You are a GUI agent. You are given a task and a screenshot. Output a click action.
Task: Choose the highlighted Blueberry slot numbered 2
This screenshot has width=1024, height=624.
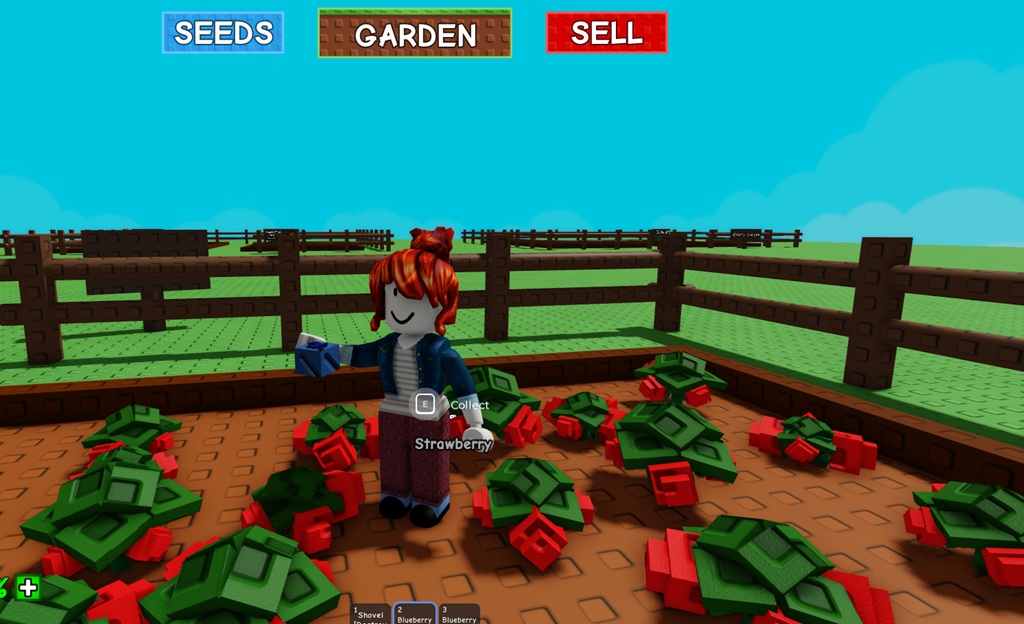point(414,614)
